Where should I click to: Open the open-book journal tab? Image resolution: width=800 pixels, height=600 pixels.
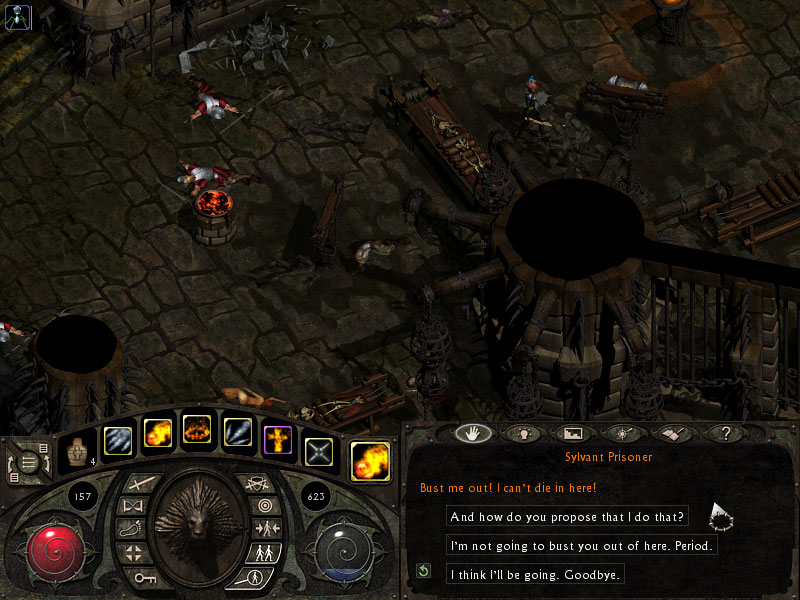click(673, 434)
